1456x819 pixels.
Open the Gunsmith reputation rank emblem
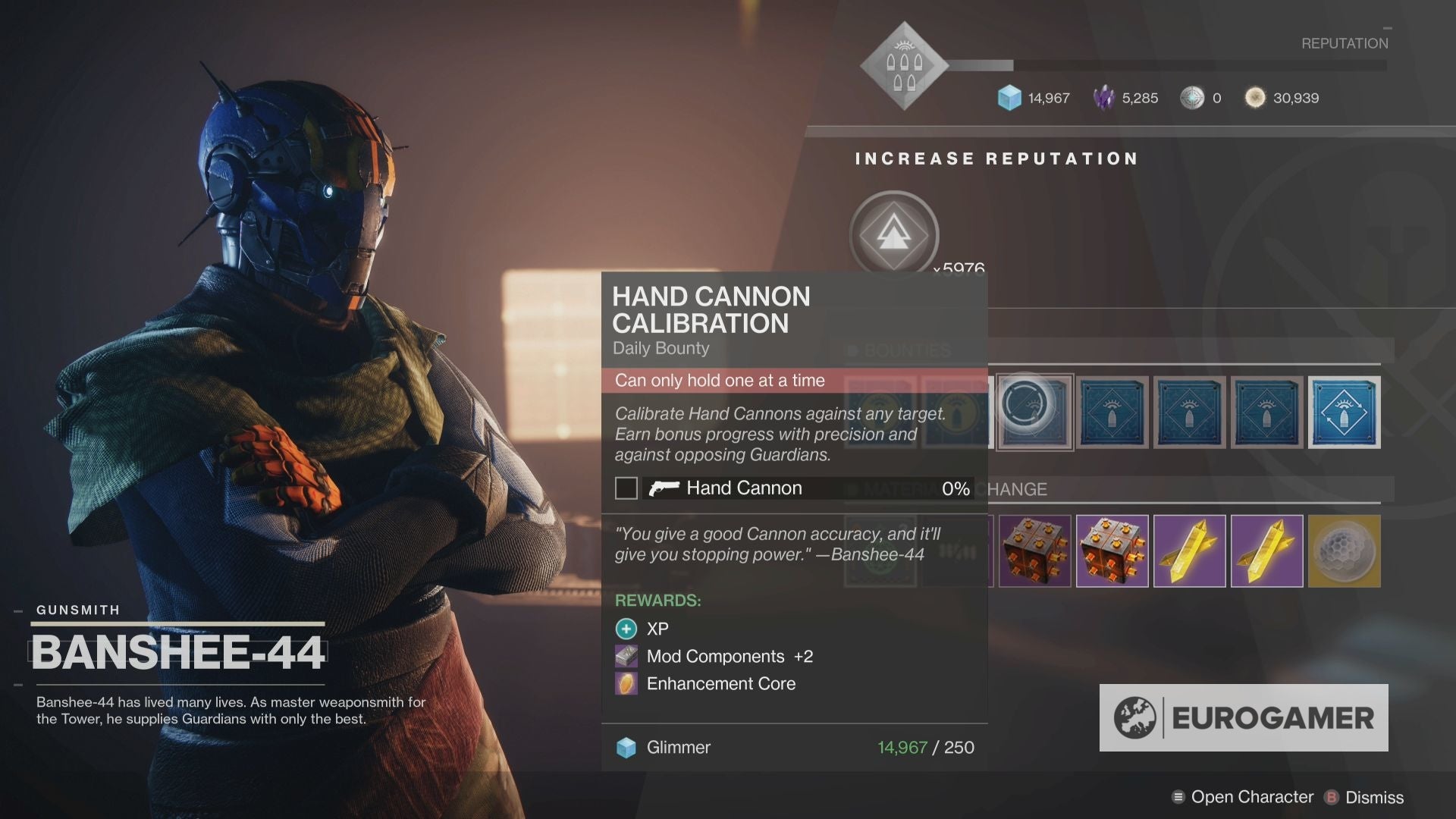(904, 67)
